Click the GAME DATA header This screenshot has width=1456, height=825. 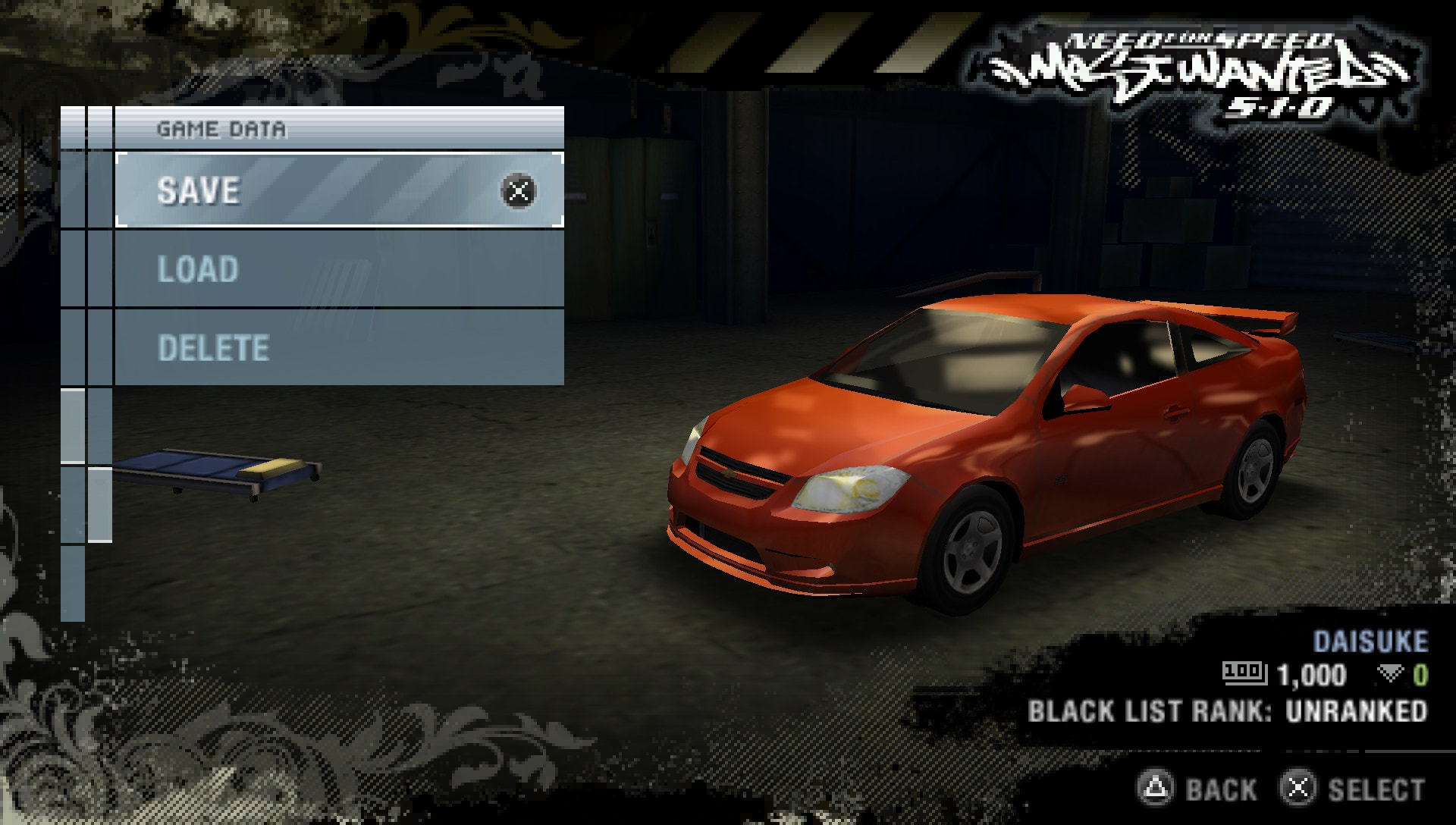pyautogui.click(x=222, y=128)
